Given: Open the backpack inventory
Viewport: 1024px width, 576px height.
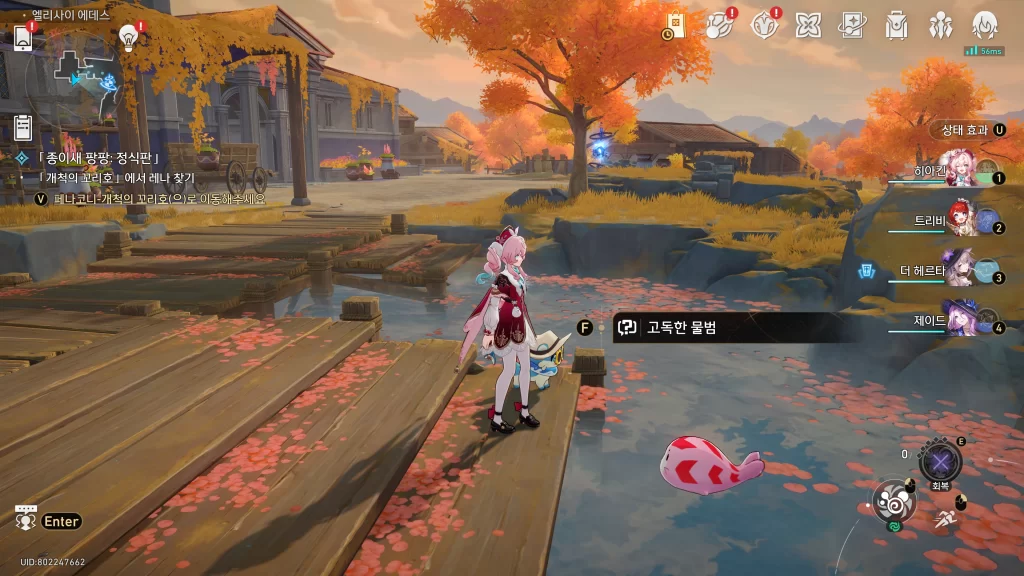Looking at the screenshot, I should pyautogui.click(x=896, y=26).
